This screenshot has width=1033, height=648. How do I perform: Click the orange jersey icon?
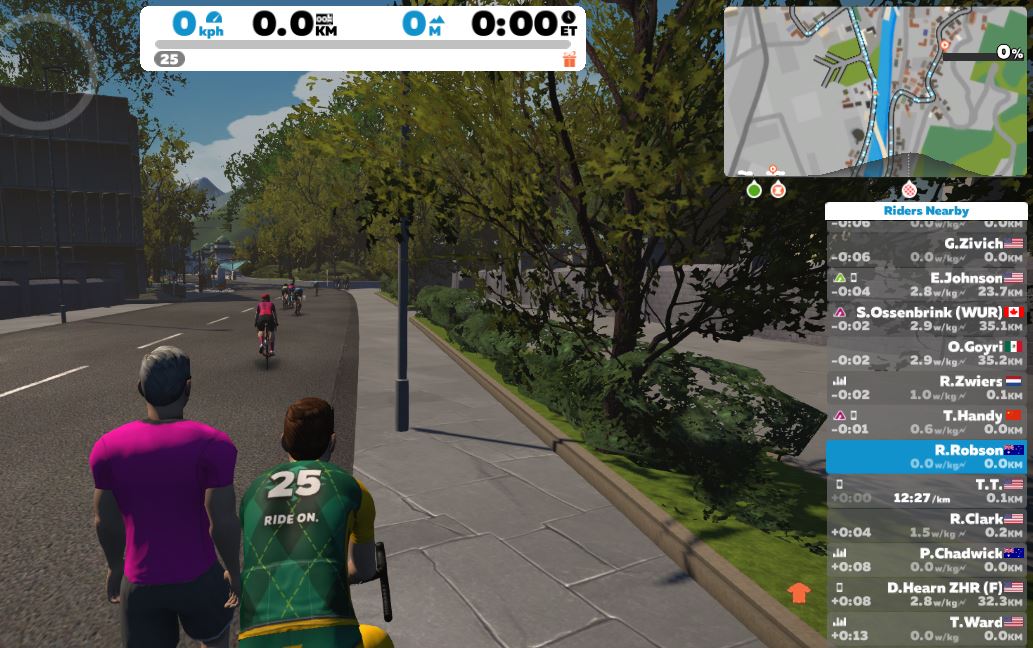coord(798,592)
